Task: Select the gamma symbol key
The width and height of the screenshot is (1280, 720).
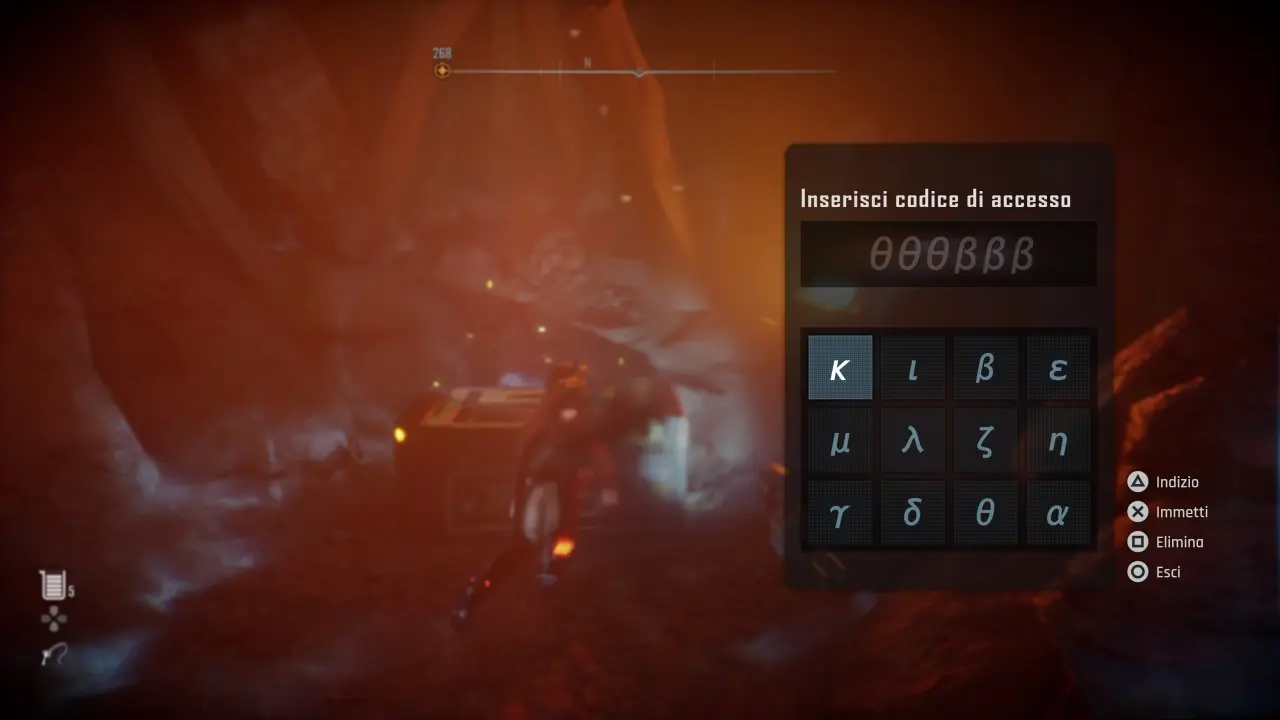Action: (840, 512)
